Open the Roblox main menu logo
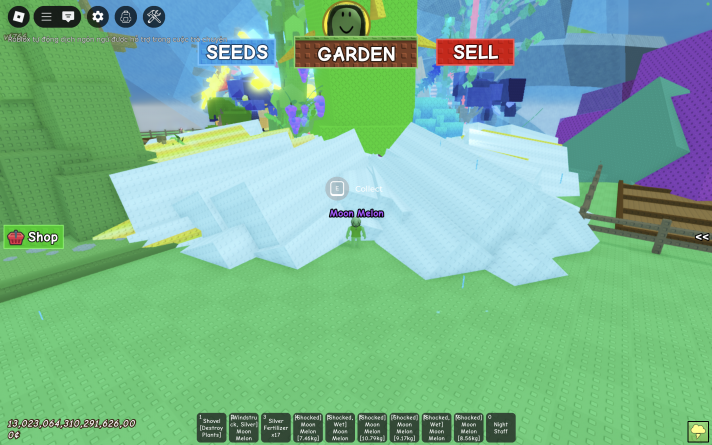Viewport: 712px width, 445px height. coord(17,16)
